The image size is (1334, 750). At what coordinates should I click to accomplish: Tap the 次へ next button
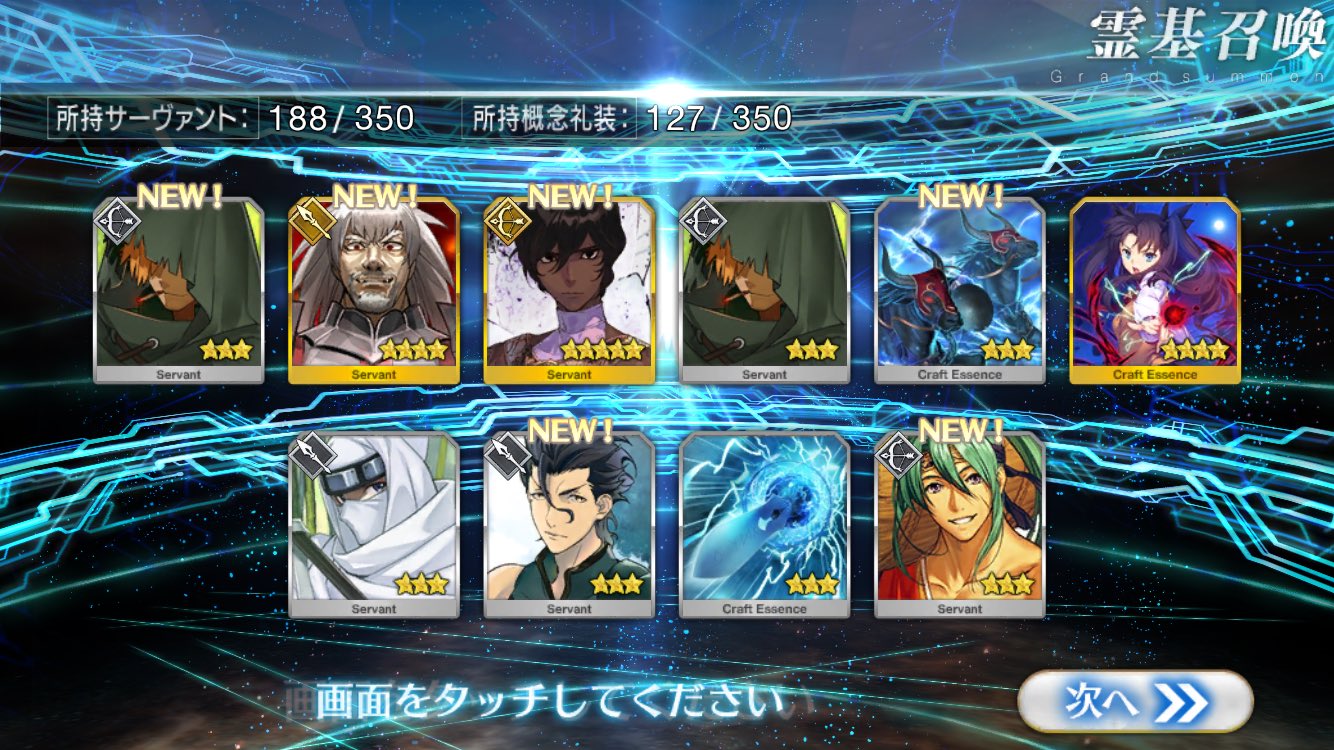[x=1135, y=701]
